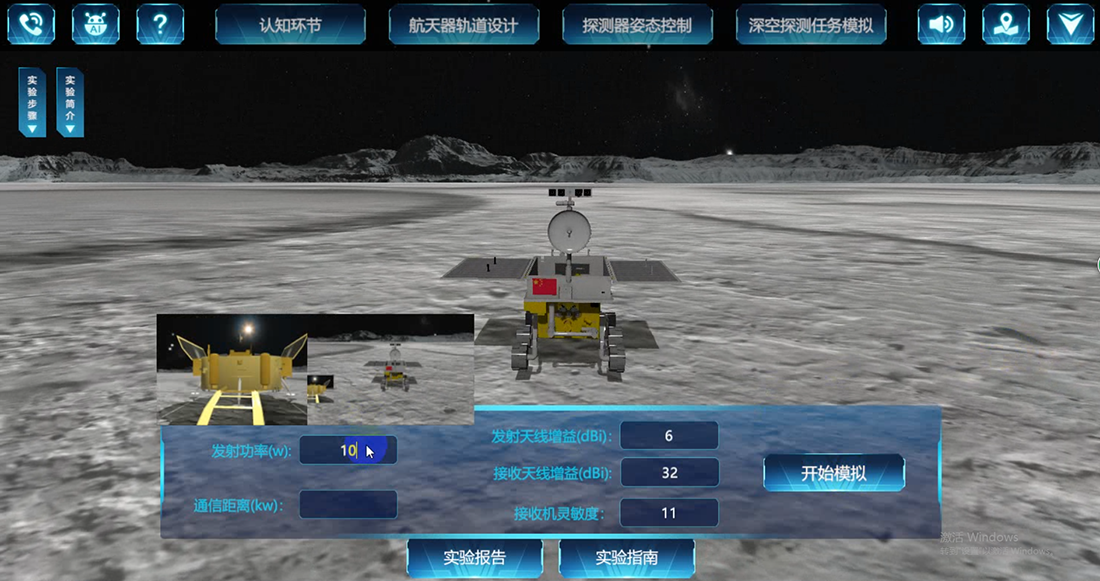This screenshot has width=1100, height=581.
Task: Open the 深空探测任务模拟 tab
Action: coord(811,25)
